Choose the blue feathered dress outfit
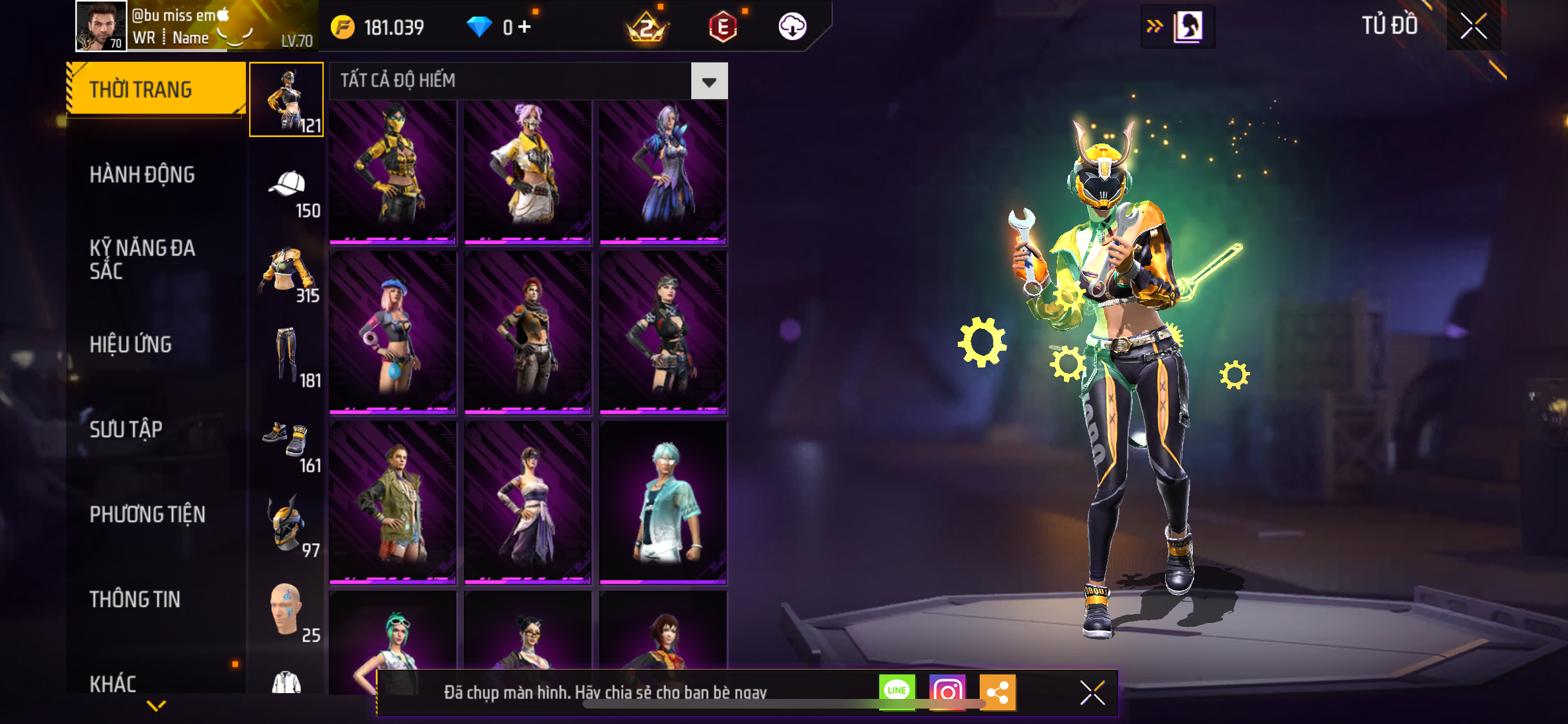The width and height of the screenshot is (1568, 724). [663, 172]
